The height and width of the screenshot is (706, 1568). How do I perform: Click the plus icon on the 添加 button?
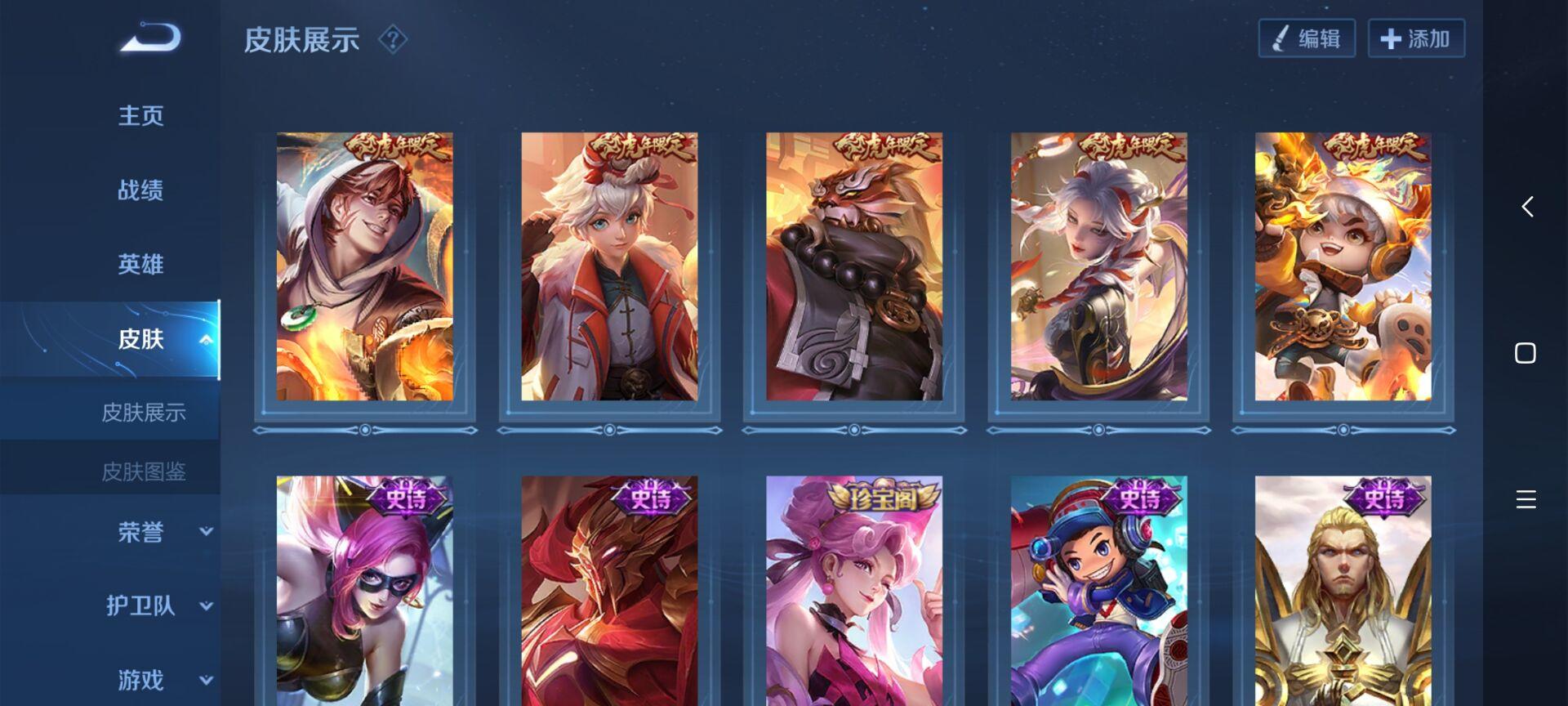(1389, 38)
